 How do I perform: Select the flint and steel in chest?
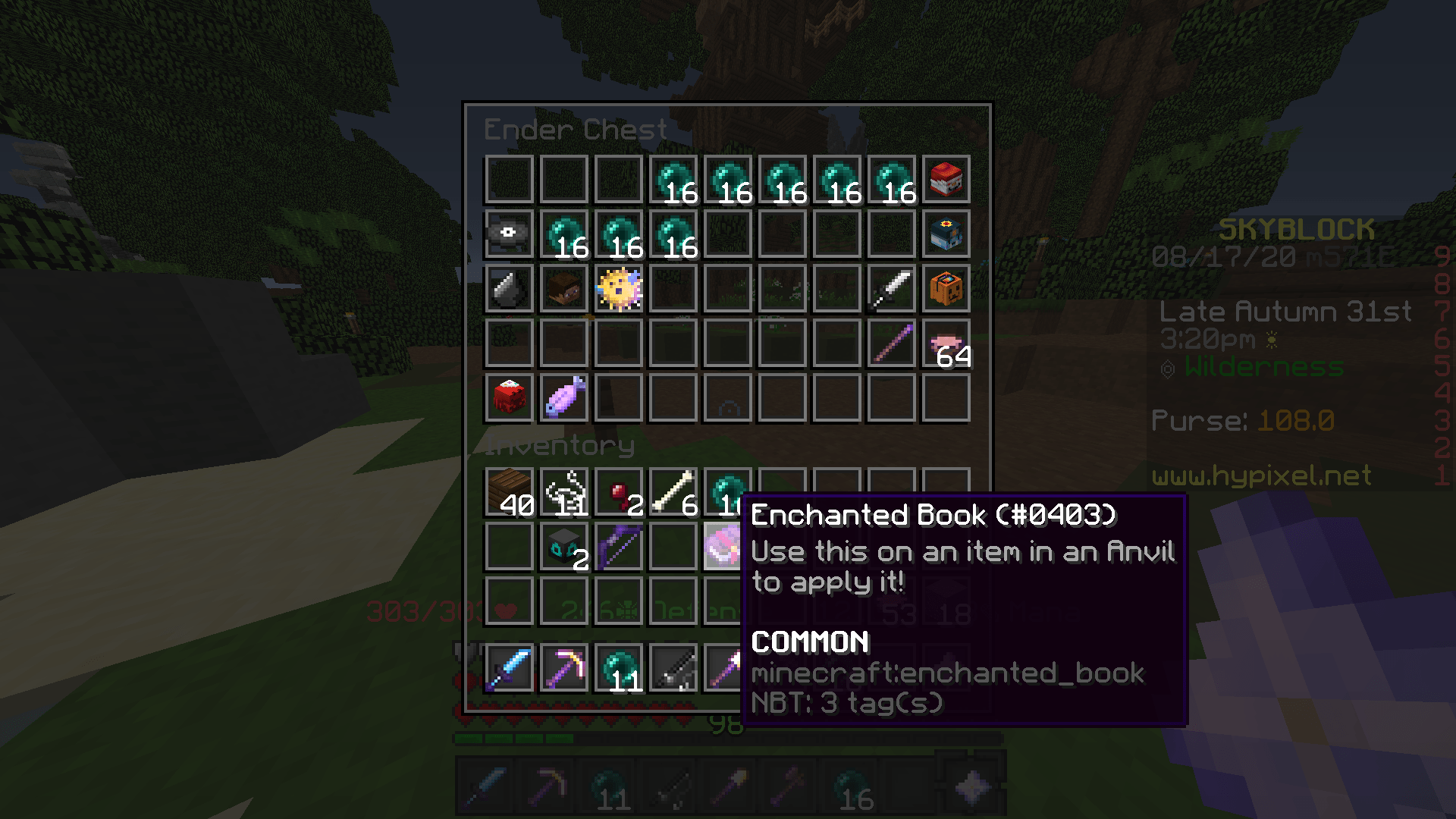point(509,289)
